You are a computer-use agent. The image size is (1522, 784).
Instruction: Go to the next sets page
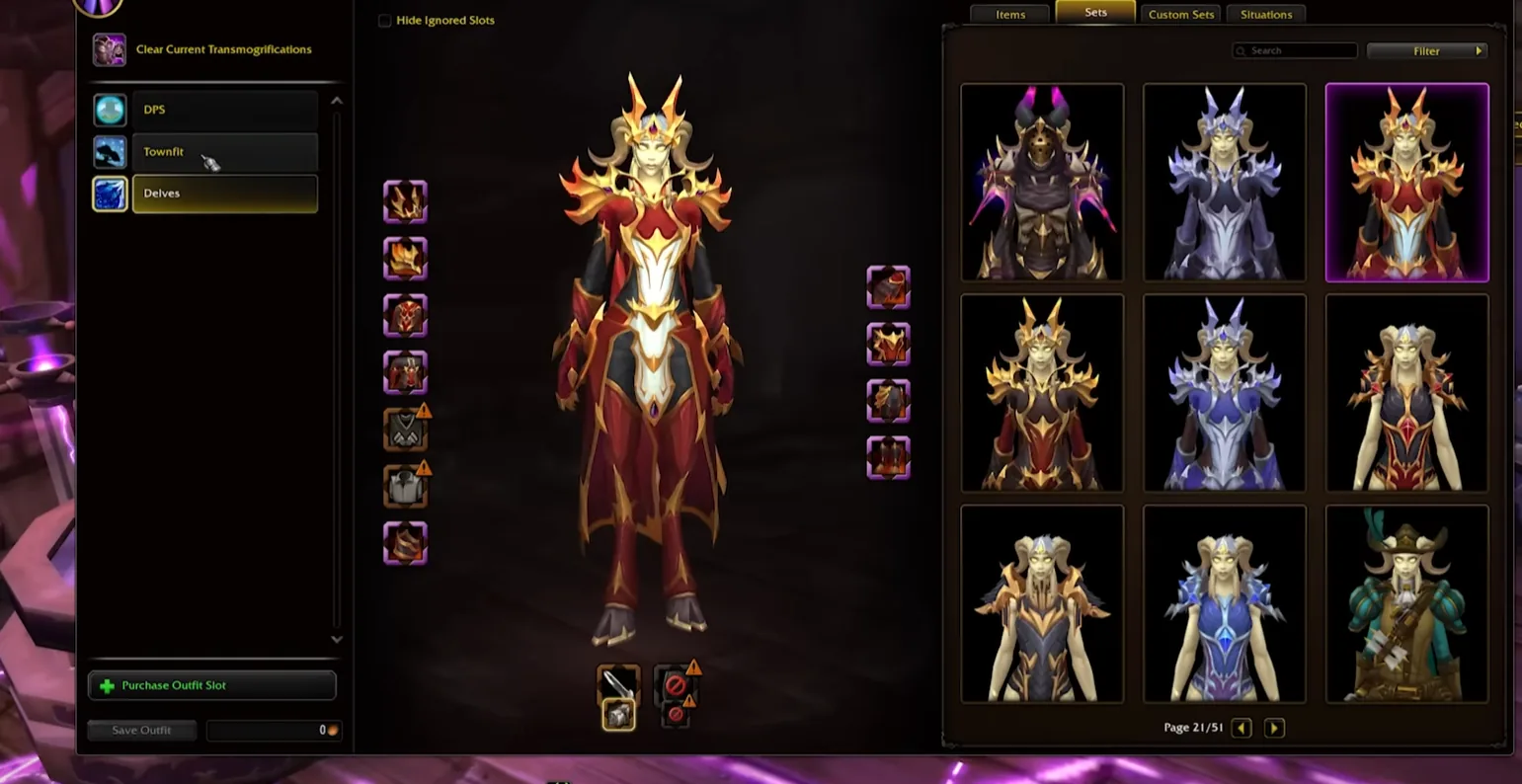point(1274,728)
